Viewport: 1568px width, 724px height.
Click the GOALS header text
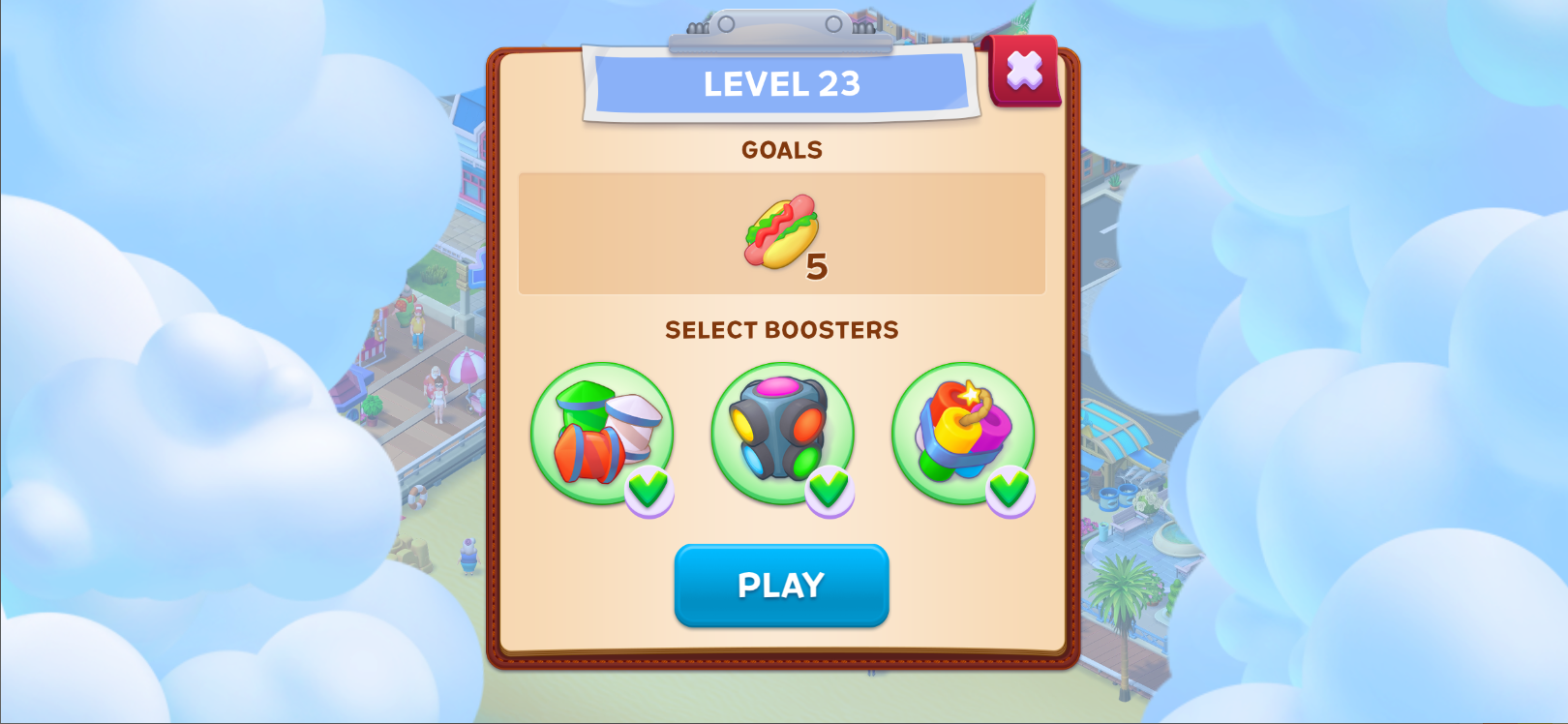point(782,149)
